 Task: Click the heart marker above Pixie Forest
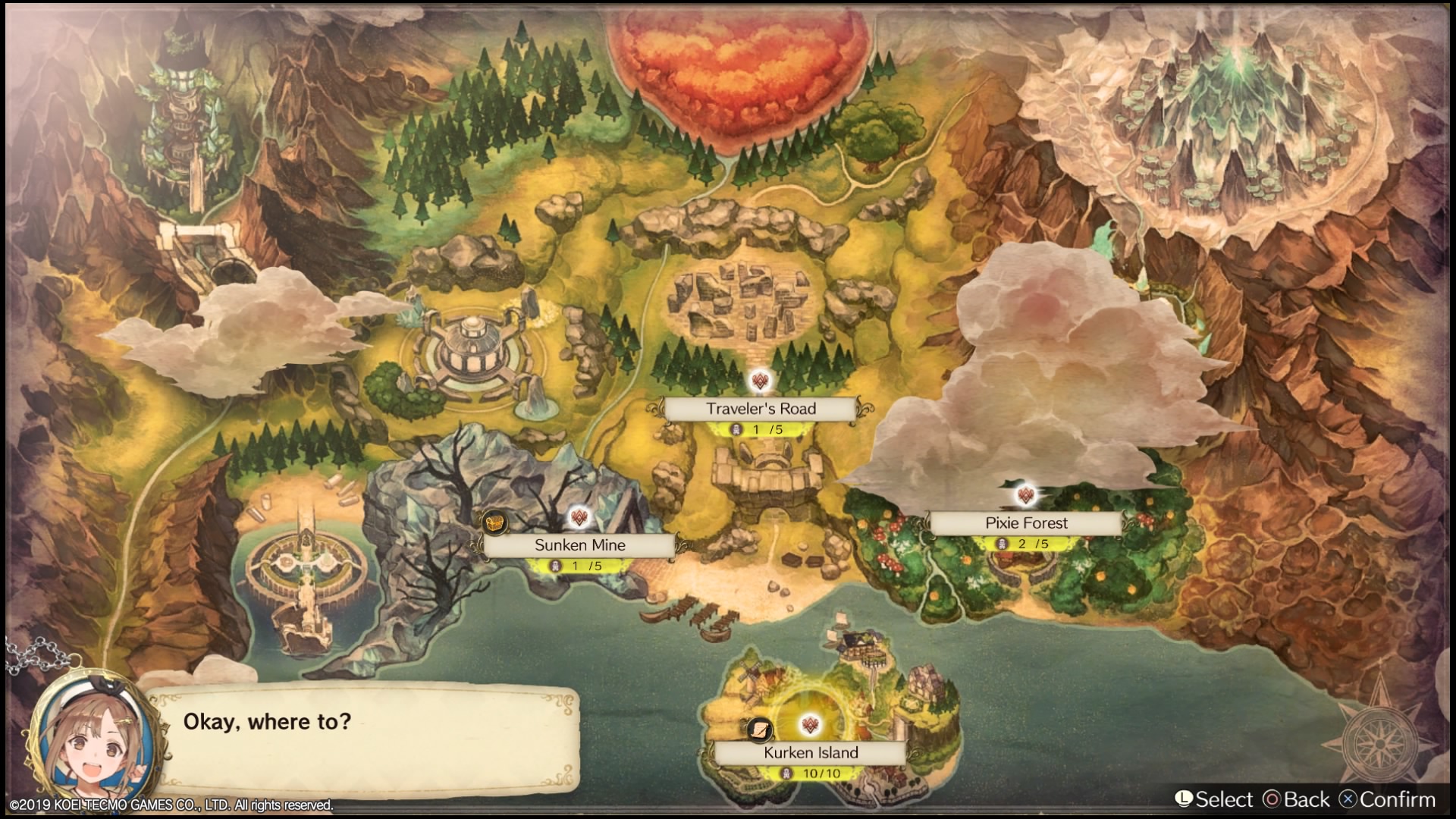[x=1026, y=496]
